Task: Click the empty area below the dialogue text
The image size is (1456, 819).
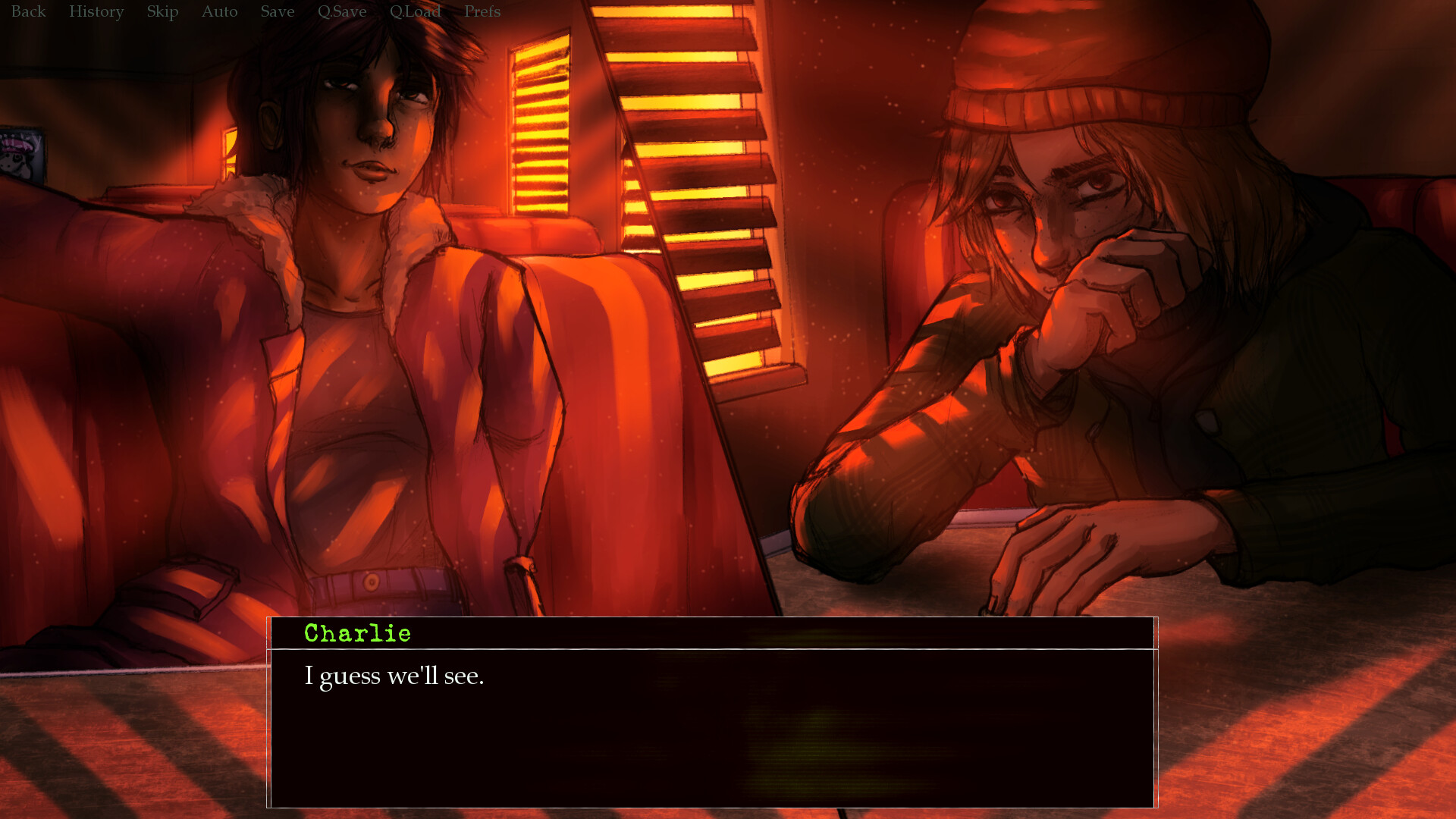Action: pos(713,758)
